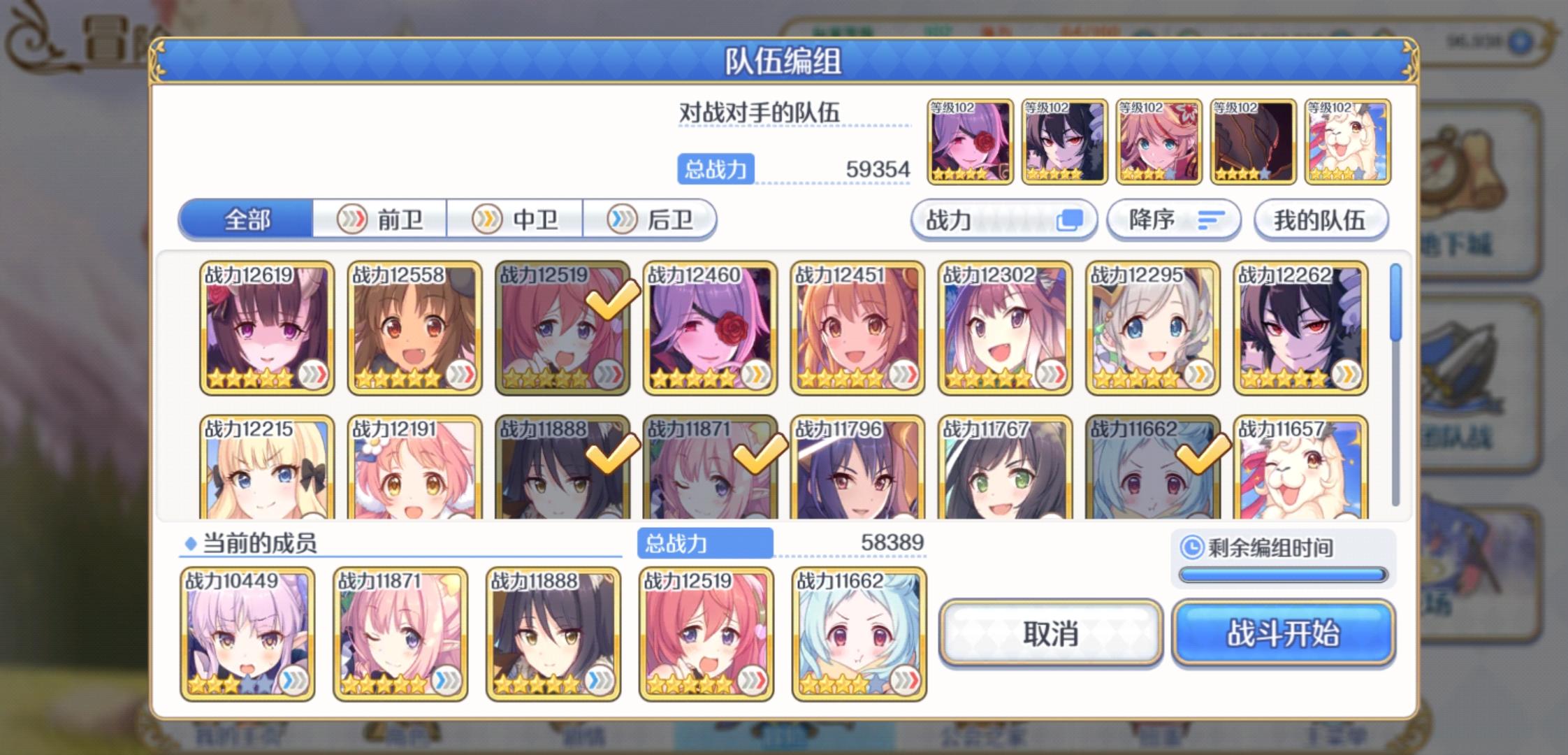Change sort order via 降序 control
Screen dimensions: 1568x755
coord(1174,219)
